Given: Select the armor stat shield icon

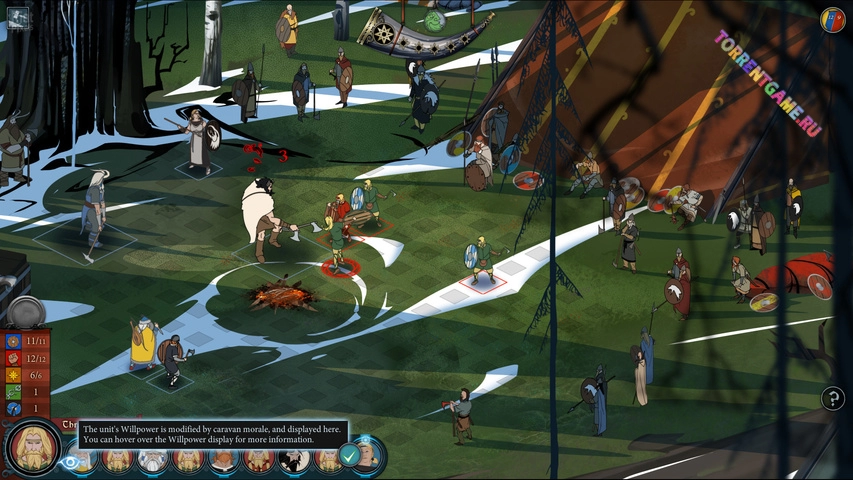Looking at the screenshot, I should point(13,340).
